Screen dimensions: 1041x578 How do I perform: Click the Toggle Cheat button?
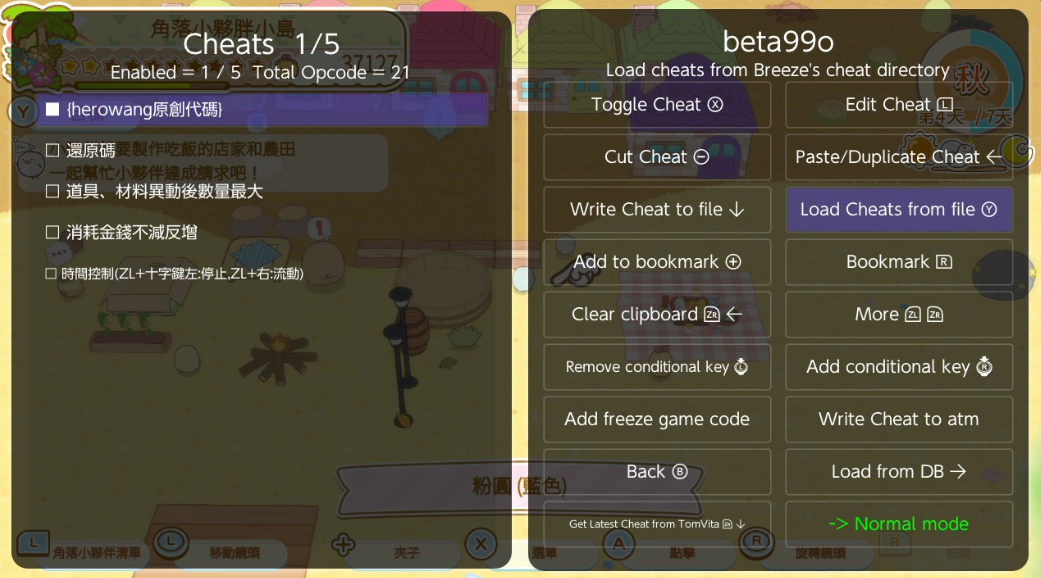coord(657,105)
